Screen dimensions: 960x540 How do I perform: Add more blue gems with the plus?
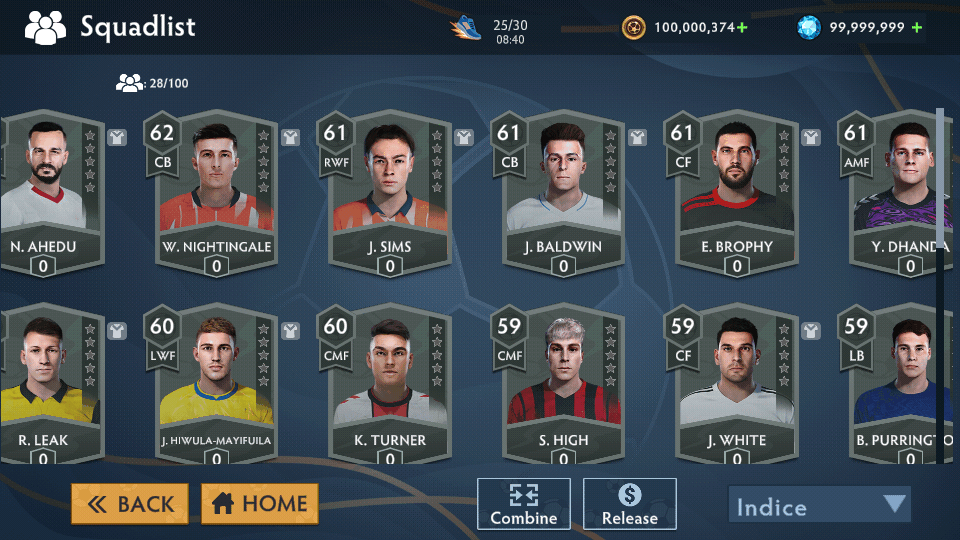(x=916, y=27)
